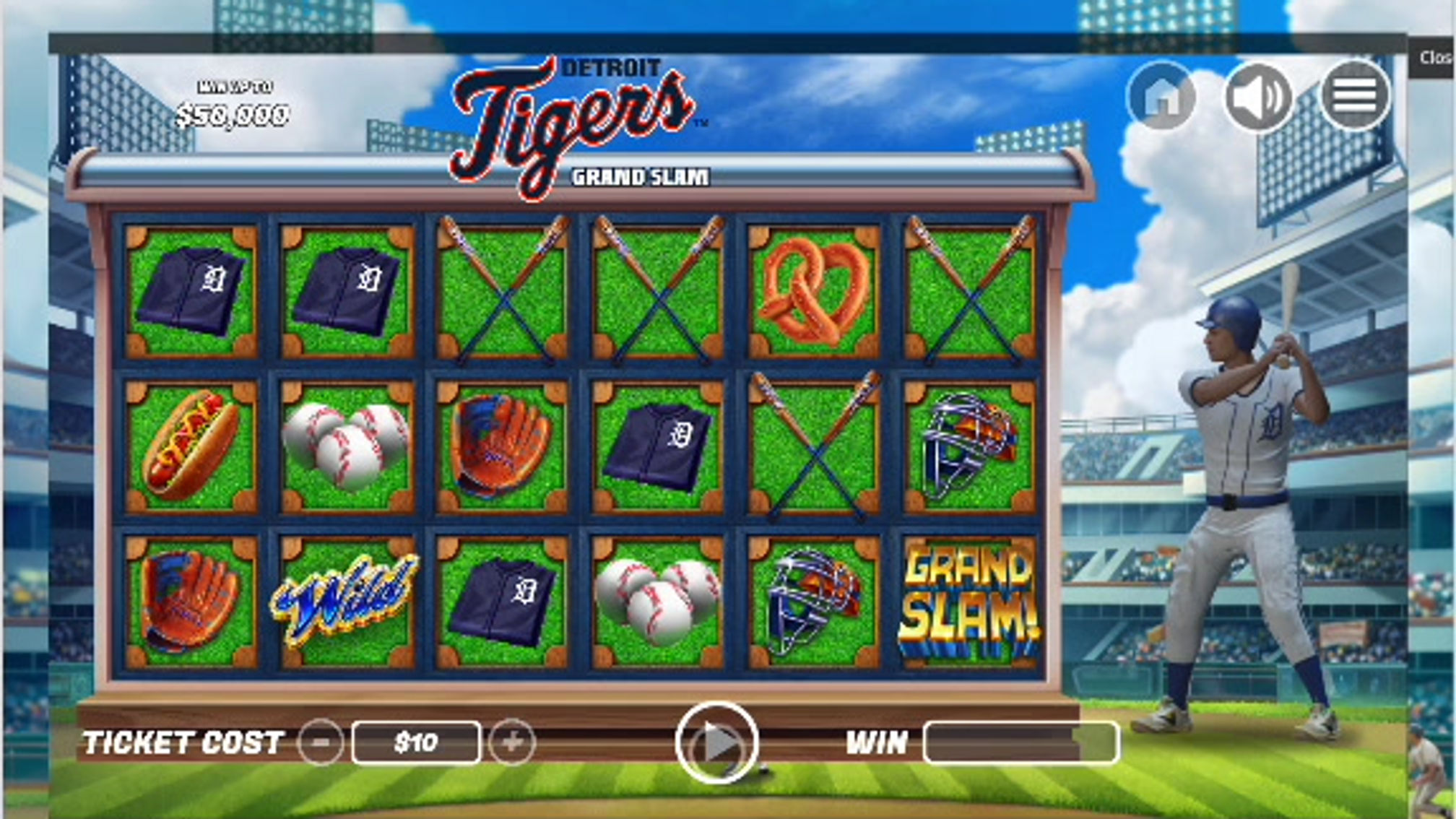This screenshot has width=1456, height=819.
Task: Decrease ticket cost with the minus button
Action: click(321, 742)
